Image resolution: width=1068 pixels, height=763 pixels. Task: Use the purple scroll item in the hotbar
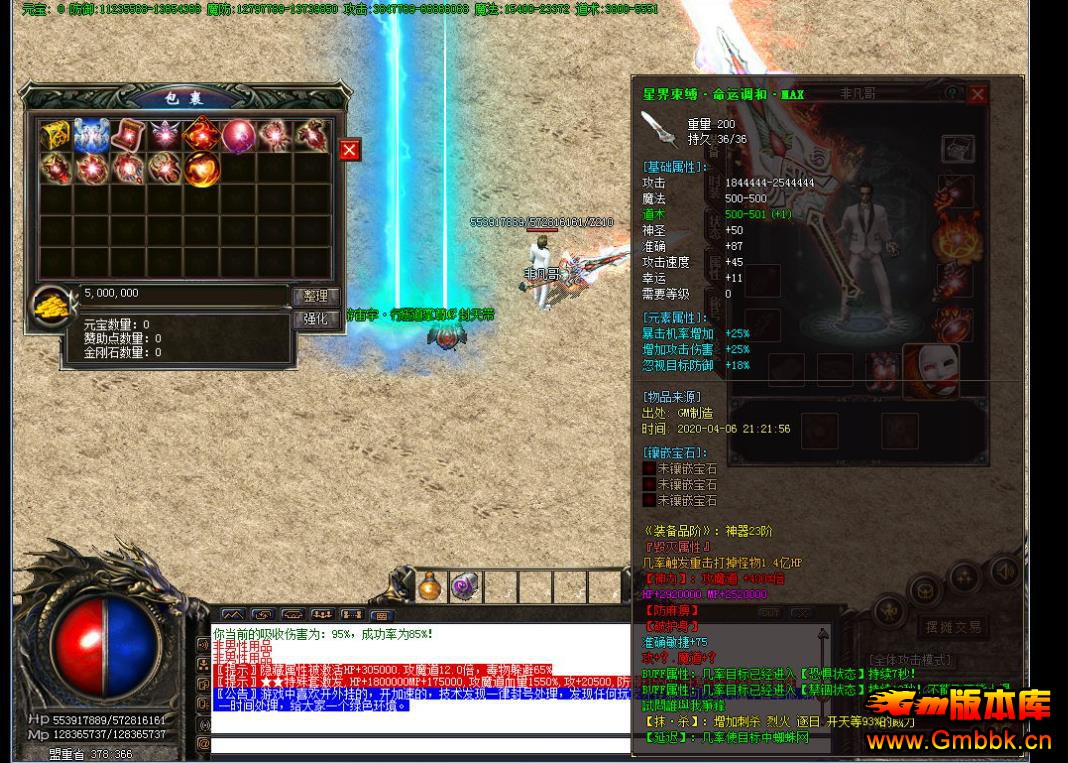pos(464,586)
